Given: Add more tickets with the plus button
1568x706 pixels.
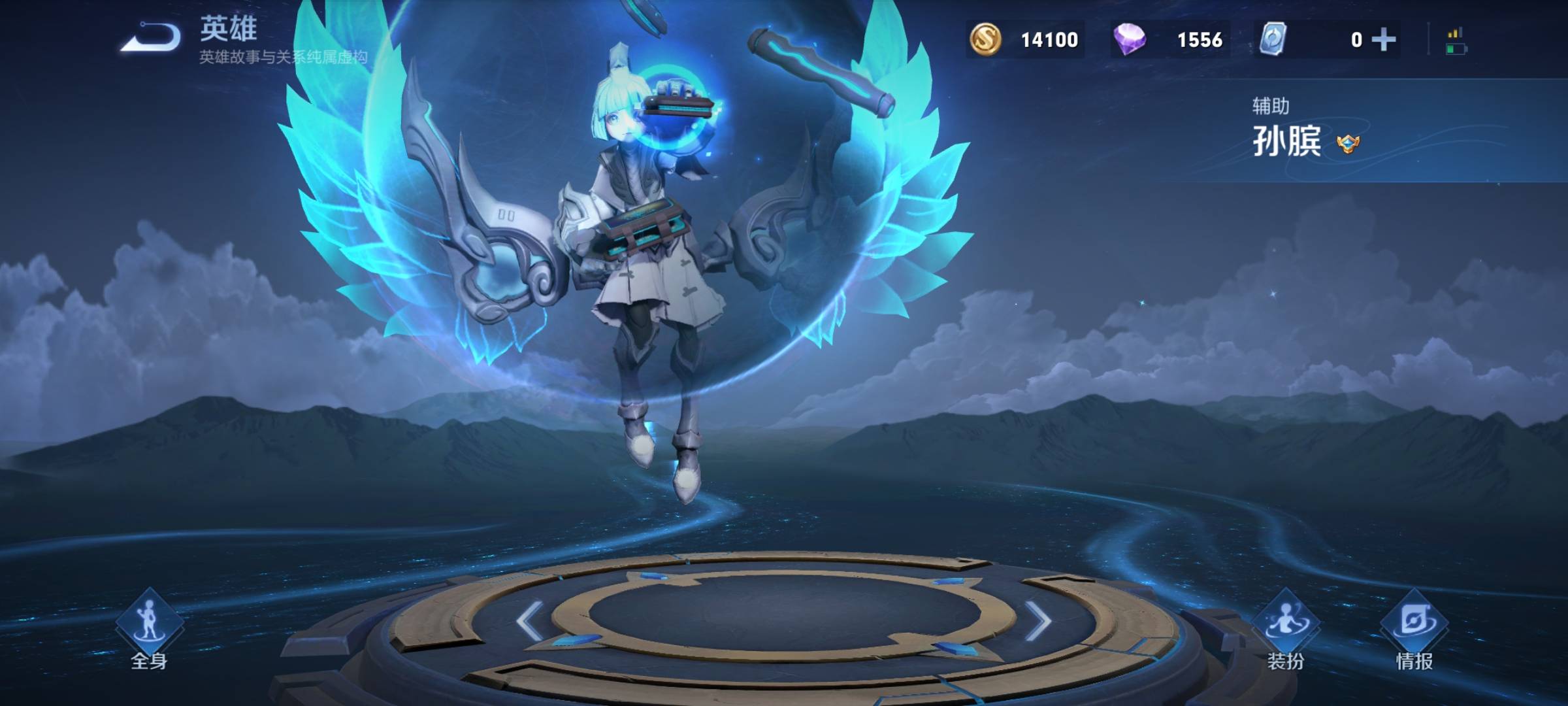Looking at the screenshot, I should click(1384, 40).
